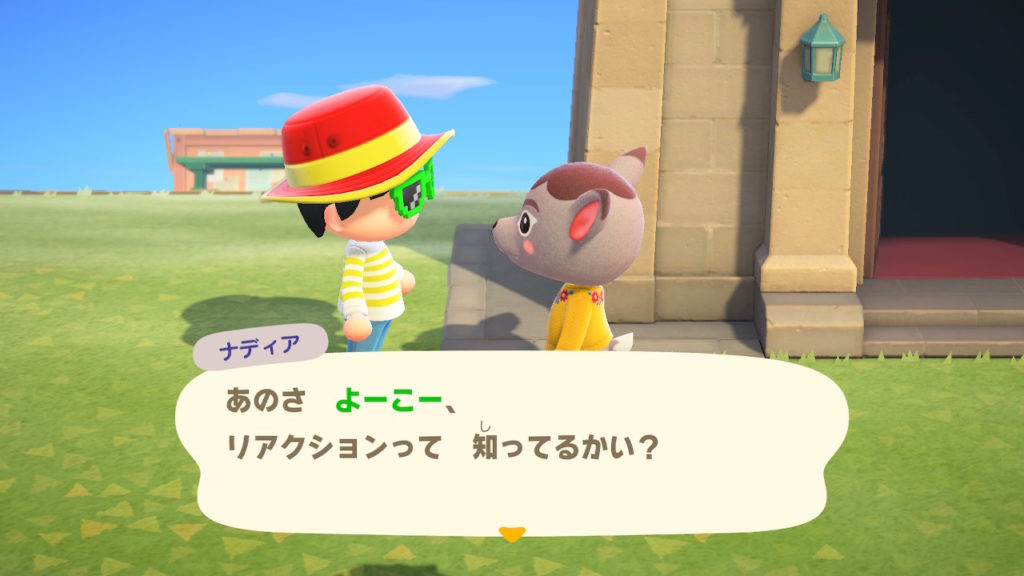Image resolution: width=1024 pixels, height=576 pixels.
Task: Click the orange continue arrow under the dialogue
Action: point(511,534)
